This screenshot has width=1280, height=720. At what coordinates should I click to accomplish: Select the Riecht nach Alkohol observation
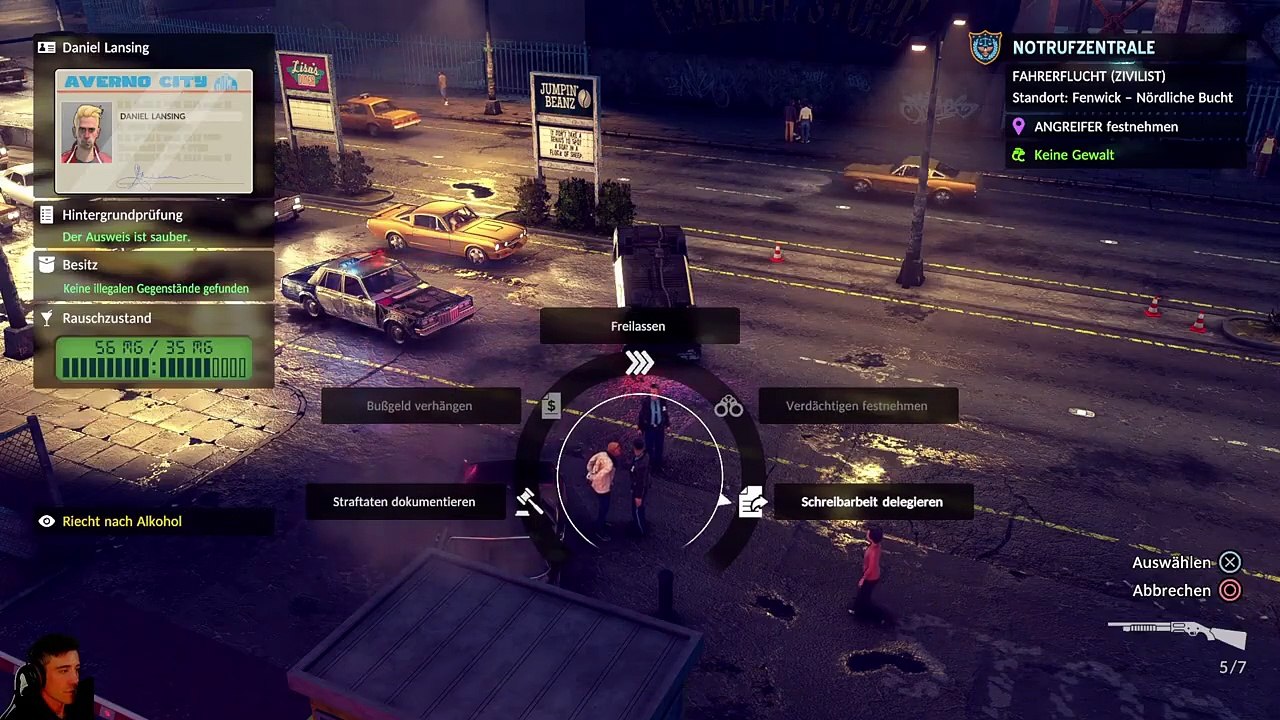click(x=122, y=521)
